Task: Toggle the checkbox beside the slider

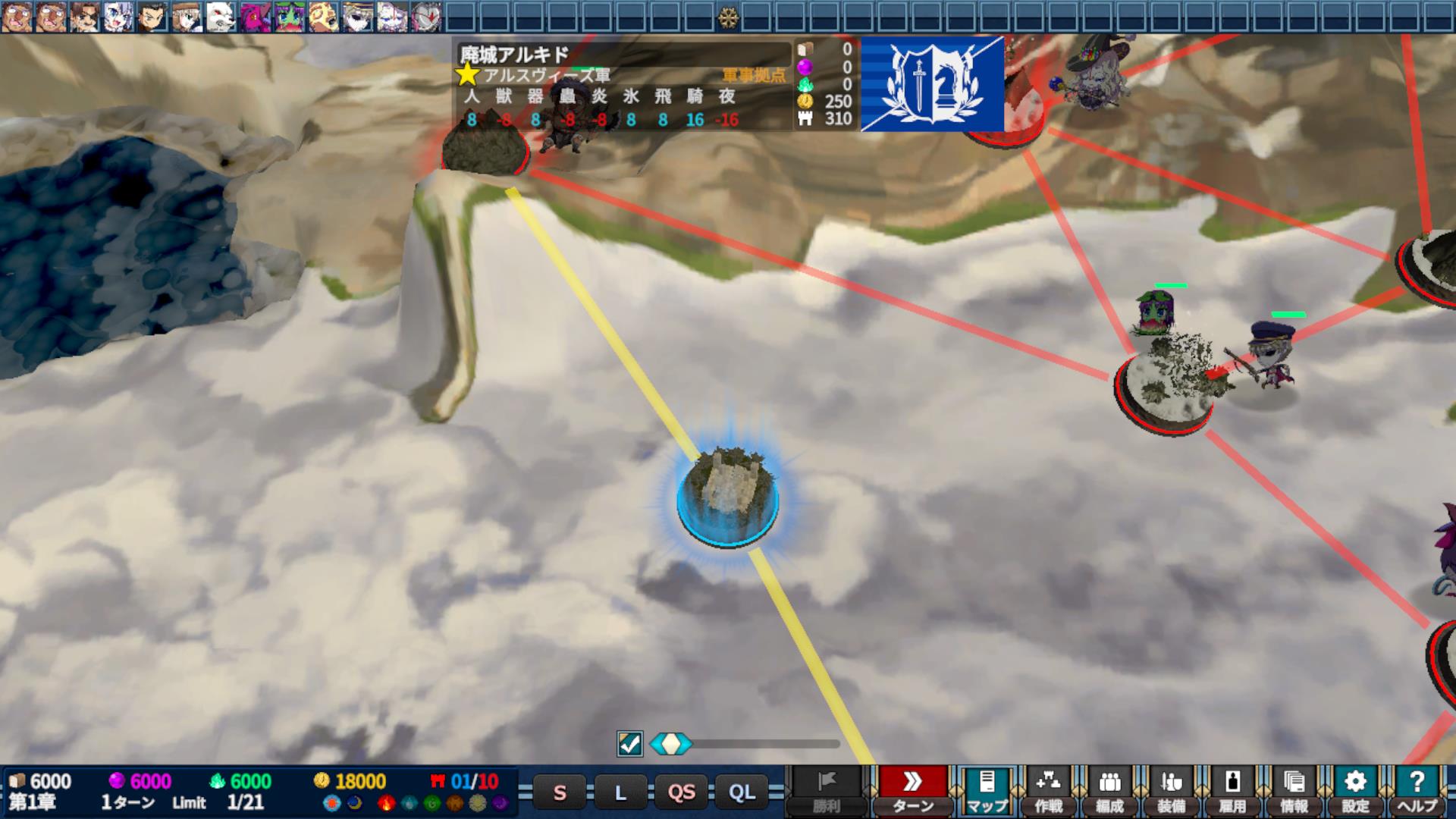Action: coord(629,744)
